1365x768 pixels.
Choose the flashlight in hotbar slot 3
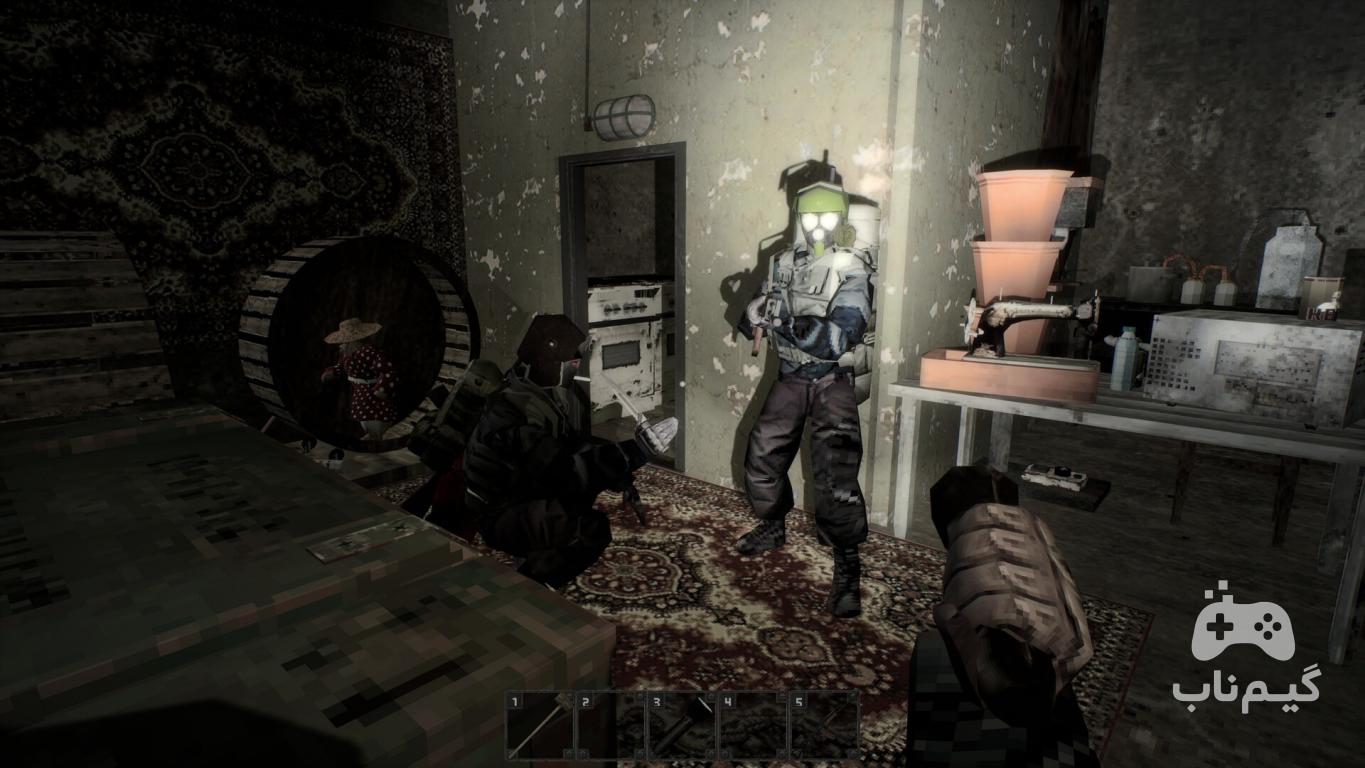click(682, 725)
